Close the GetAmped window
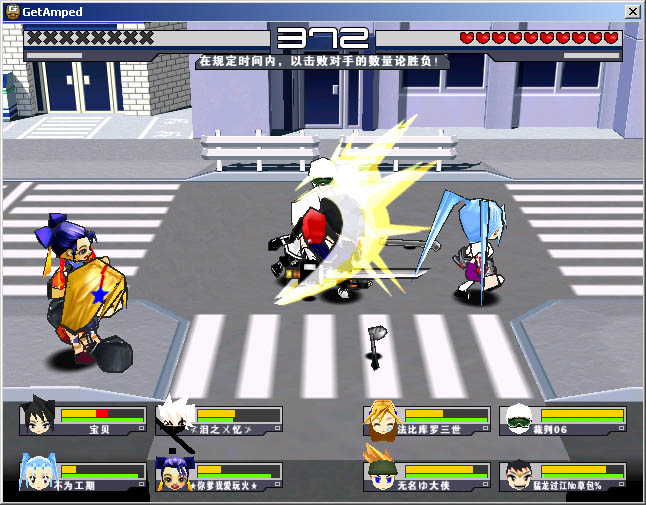Image resolution: width=646 pixels, height=505 pixels. [632, 11]
